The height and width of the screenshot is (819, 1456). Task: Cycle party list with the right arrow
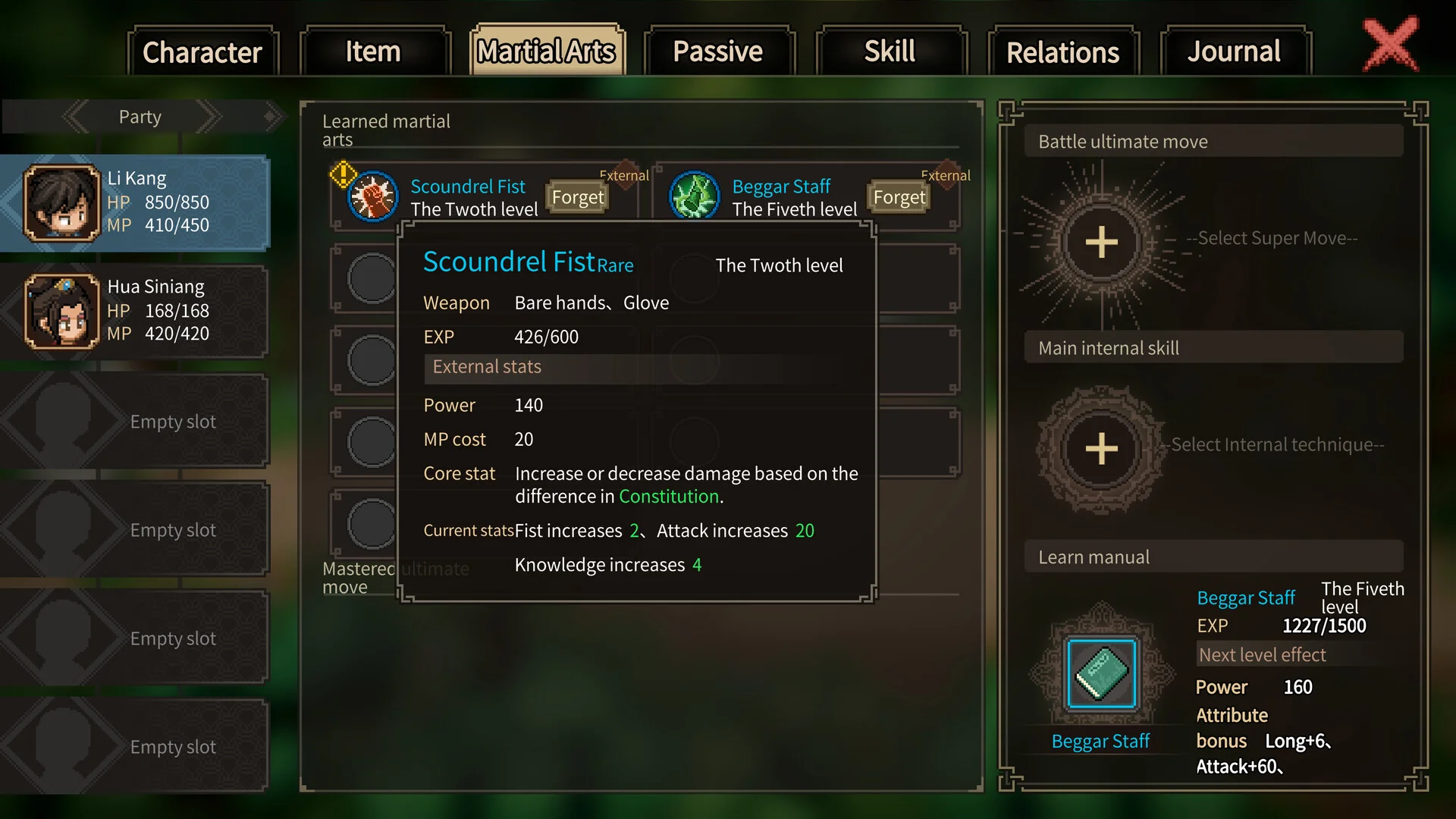pos(209,117)
